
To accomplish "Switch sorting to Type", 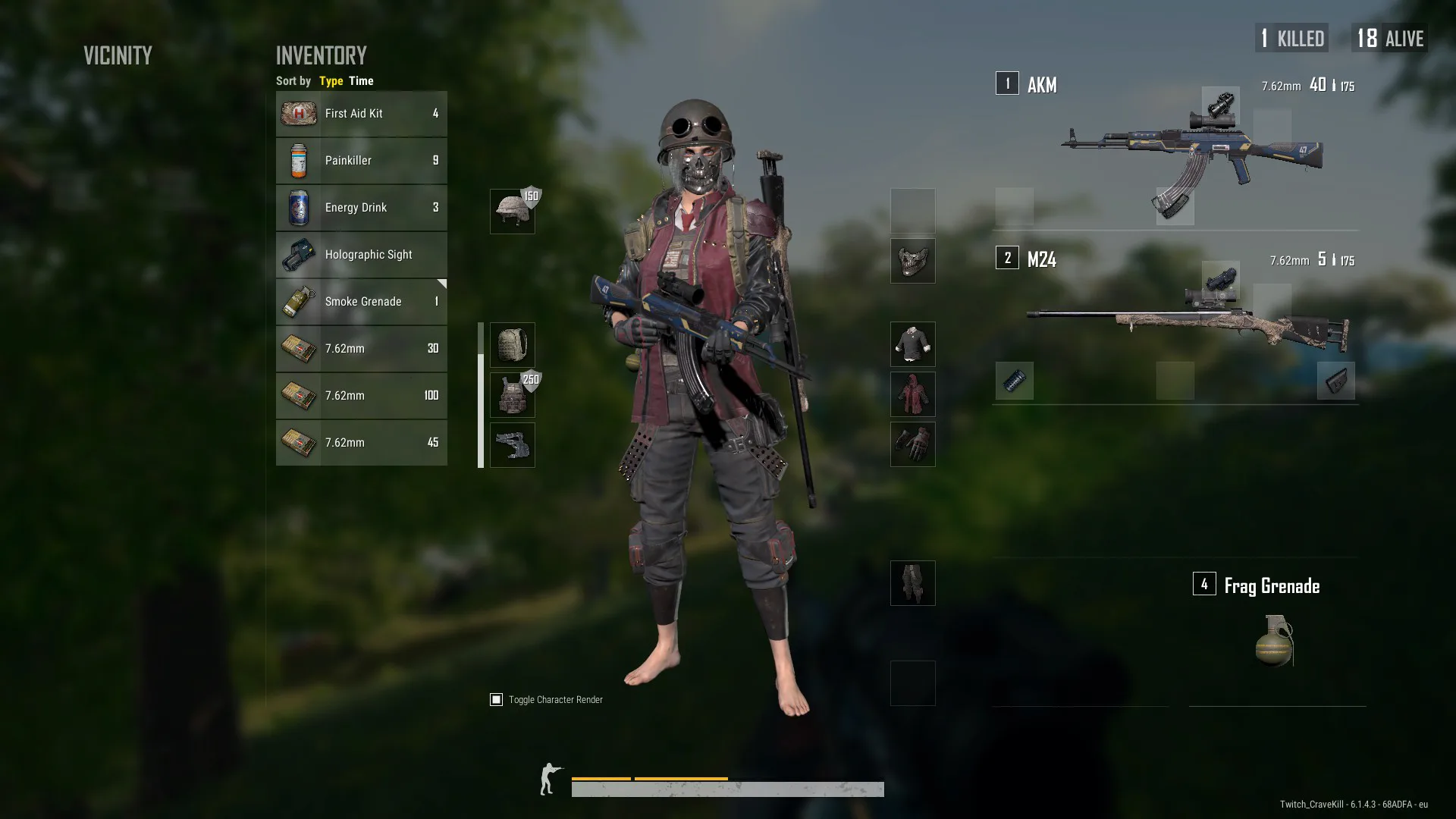I will (x=331, y=80).
